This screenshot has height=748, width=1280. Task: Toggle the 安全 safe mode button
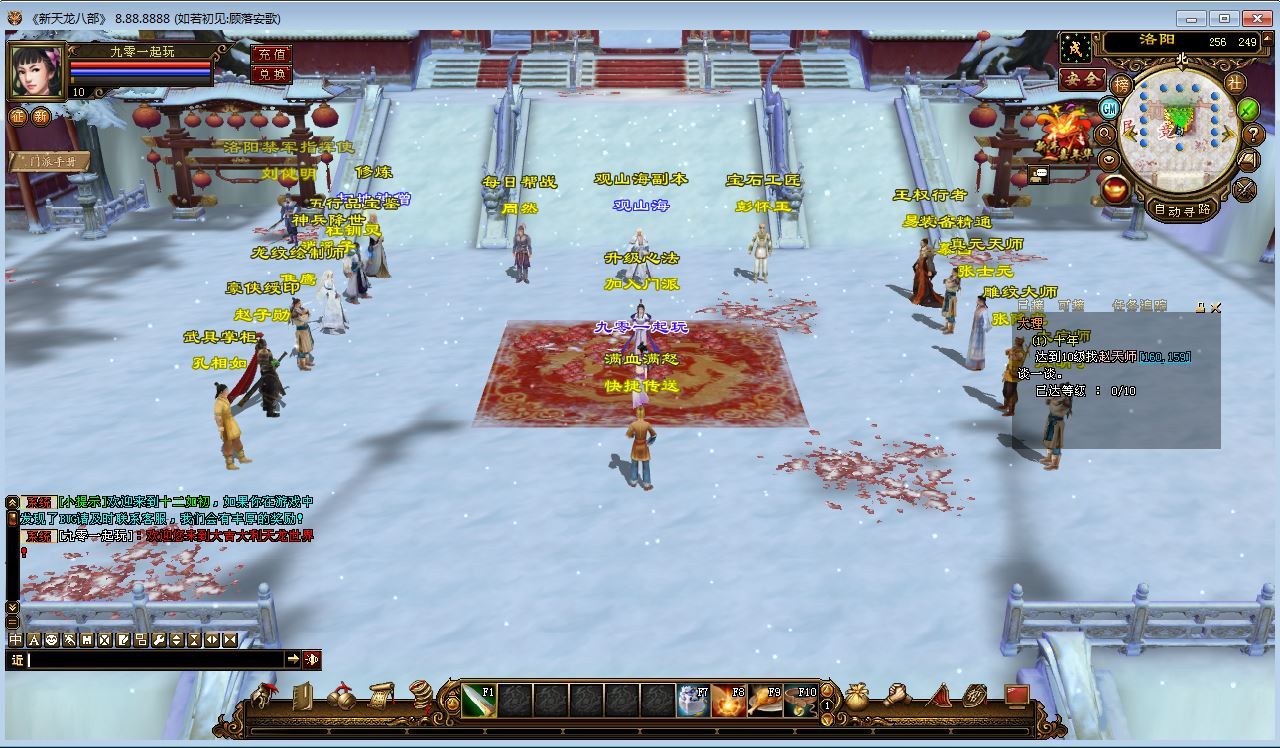coord(1082,78)
